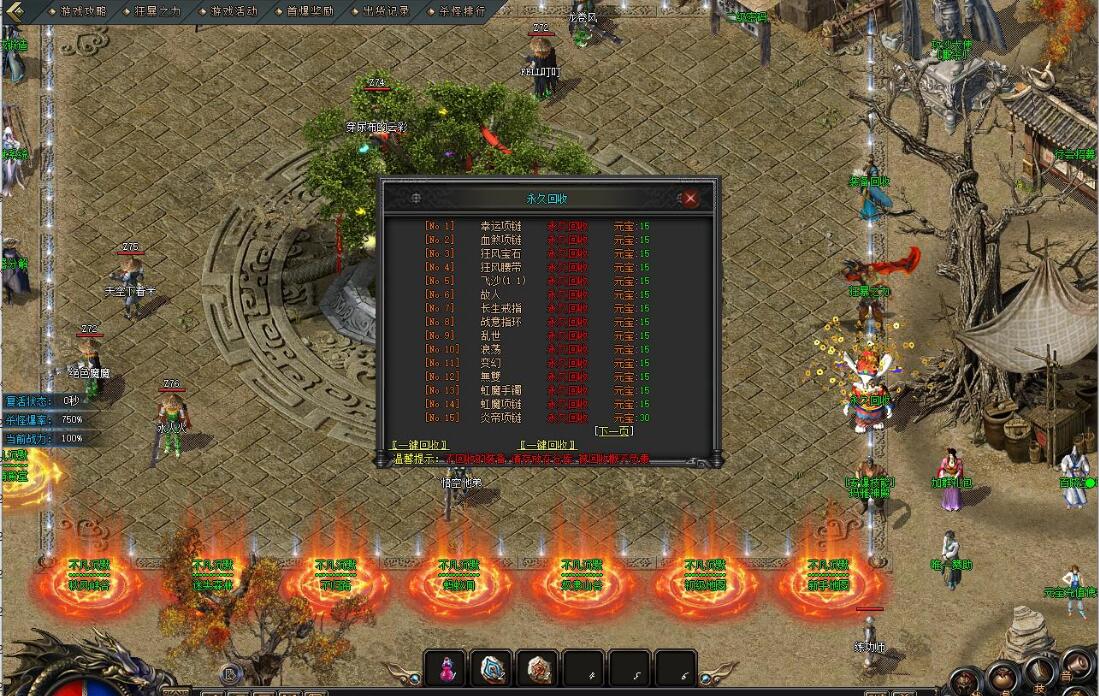Show the 游戏活动 events menu
The image size is (1099, 696).
point(234,11)
